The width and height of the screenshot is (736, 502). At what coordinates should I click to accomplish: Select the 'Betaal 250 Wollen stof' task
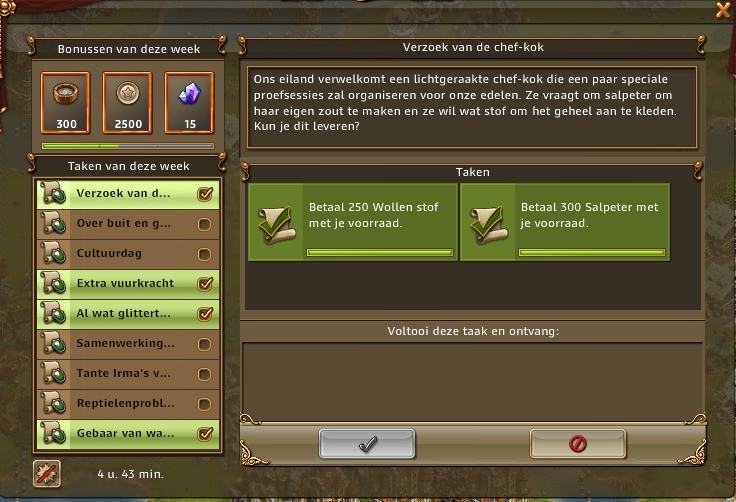click(352, 222)
